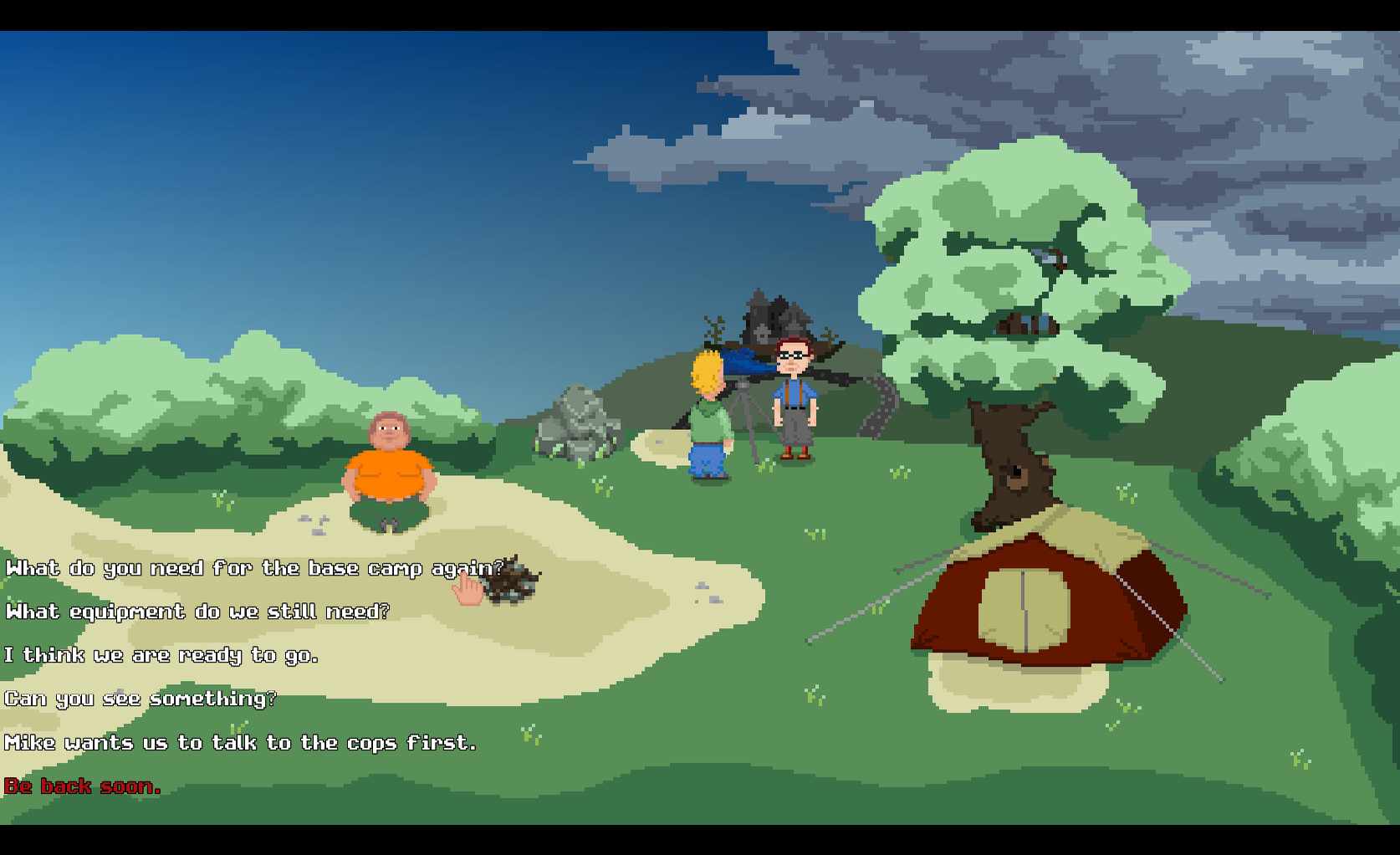The image size is (1400, 855).
Task: Pick 'Mike wants us to talk to the cops first.'
Action: [x=241, y=742]
